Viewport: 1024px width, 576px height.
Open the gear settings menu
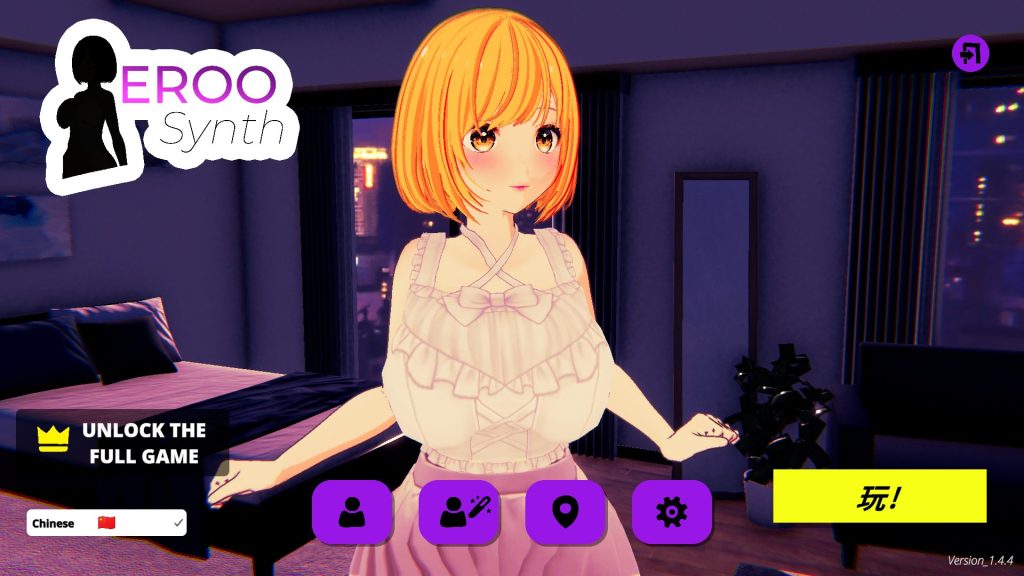[x=671, y=512]
